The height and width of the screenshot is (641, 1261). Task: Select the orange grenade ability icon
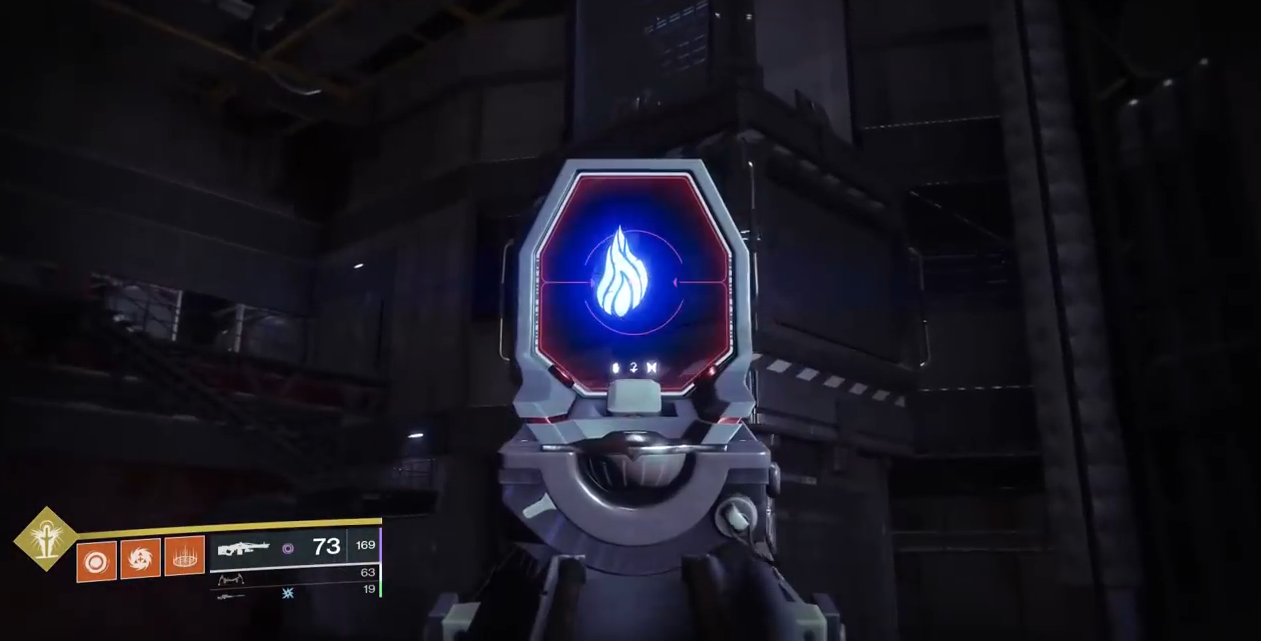coord(96,562)
